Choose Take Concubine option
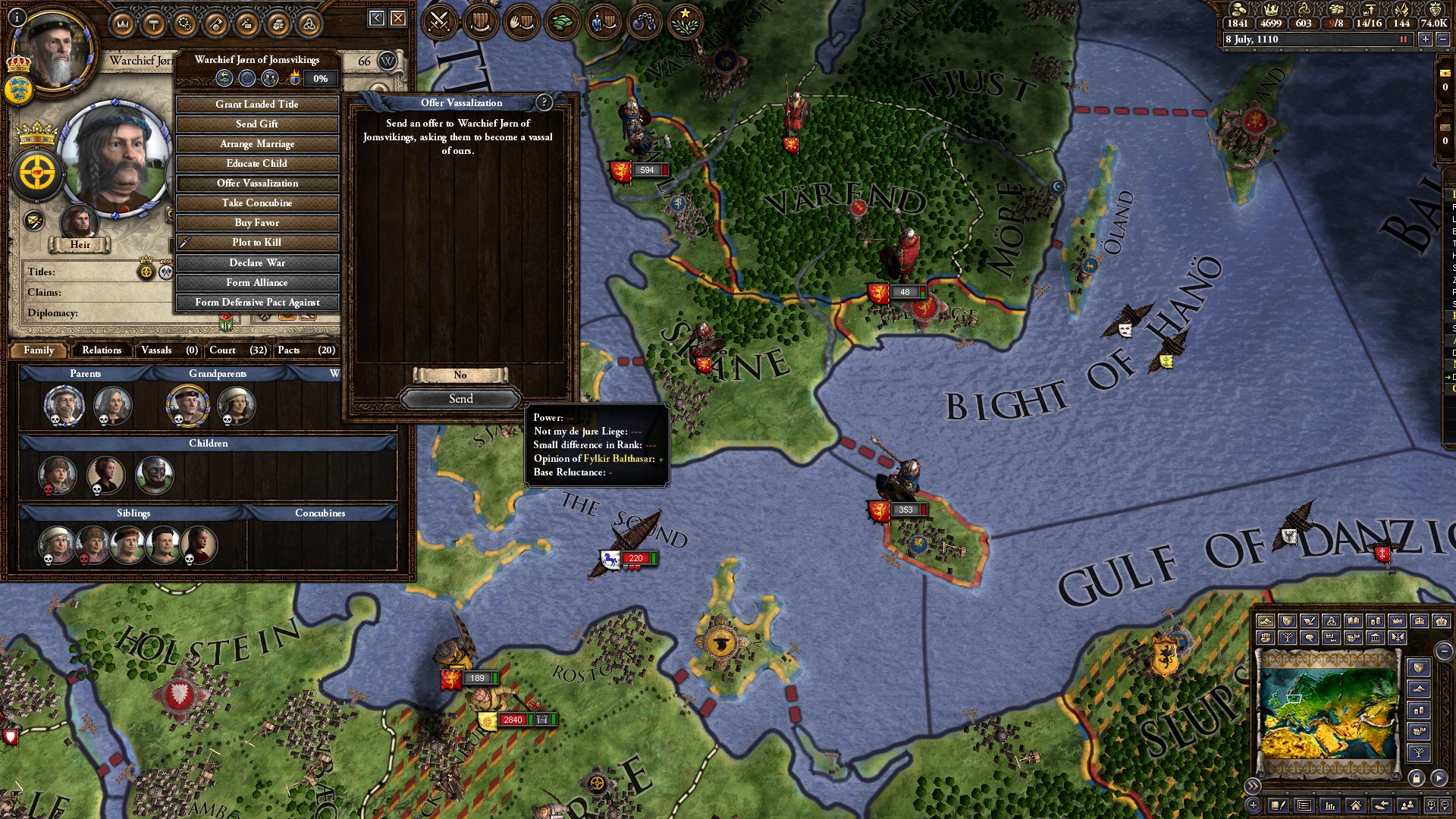The image size is (1456, 819). pyautogui.click(x=256, y=203)
